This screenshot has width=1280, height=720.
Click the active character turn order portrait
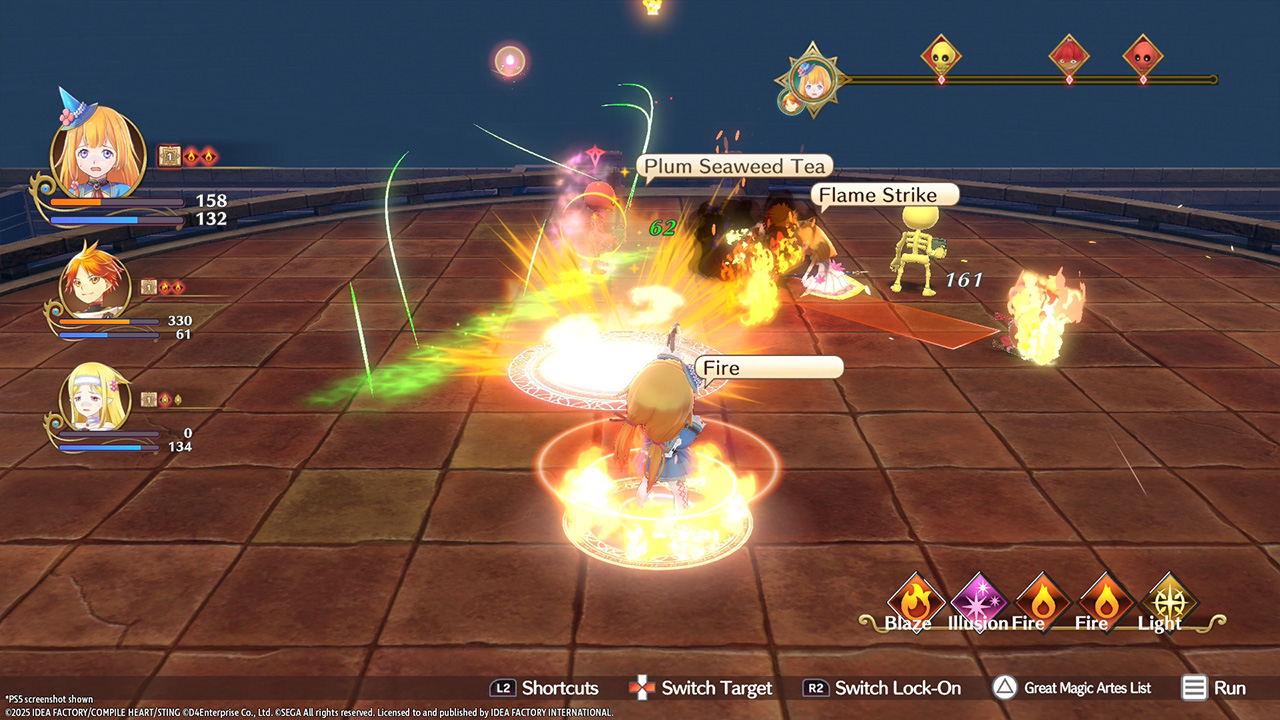(x=814, y=78)
